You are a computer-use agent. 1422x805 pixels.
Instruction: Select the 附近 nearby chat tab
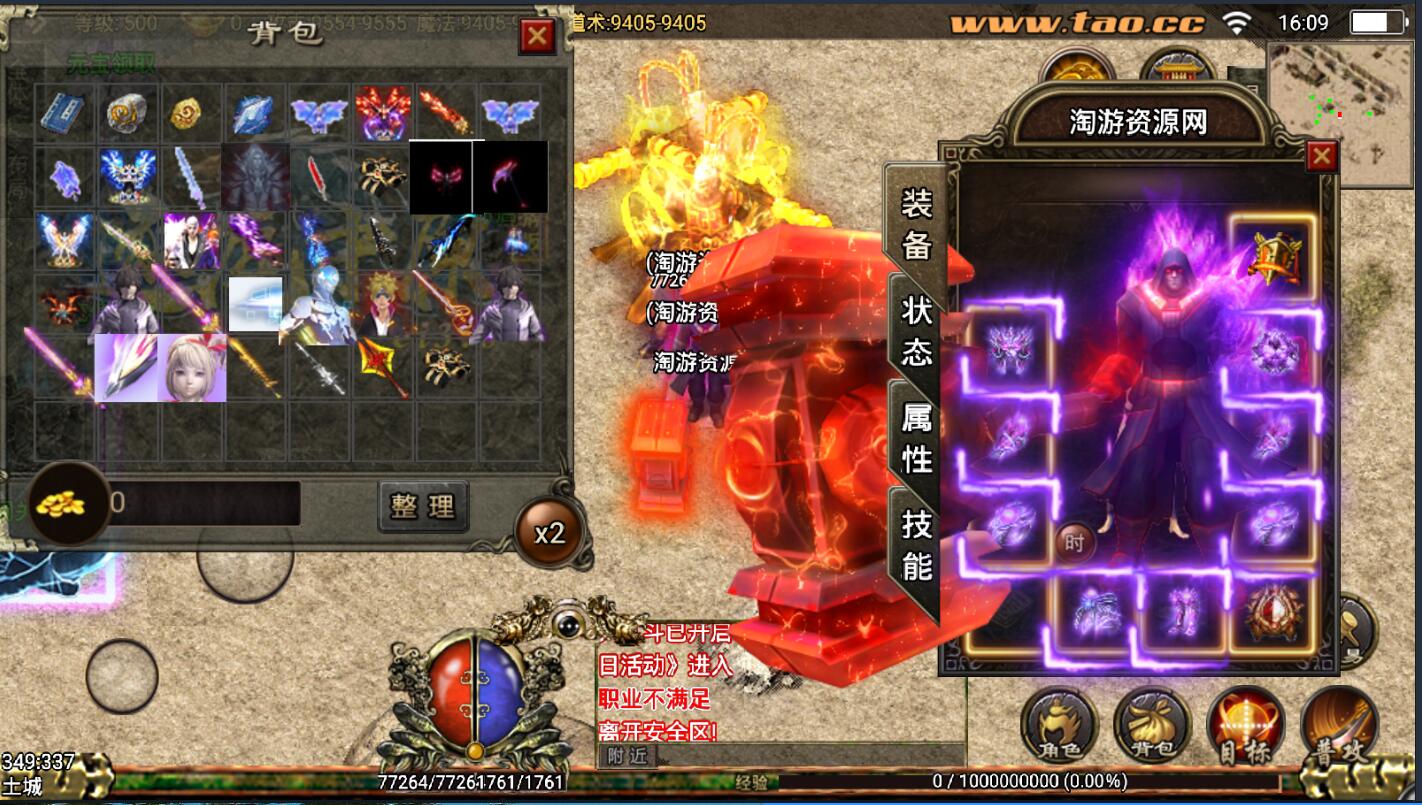pyautogui.click(x=627, y=756)
